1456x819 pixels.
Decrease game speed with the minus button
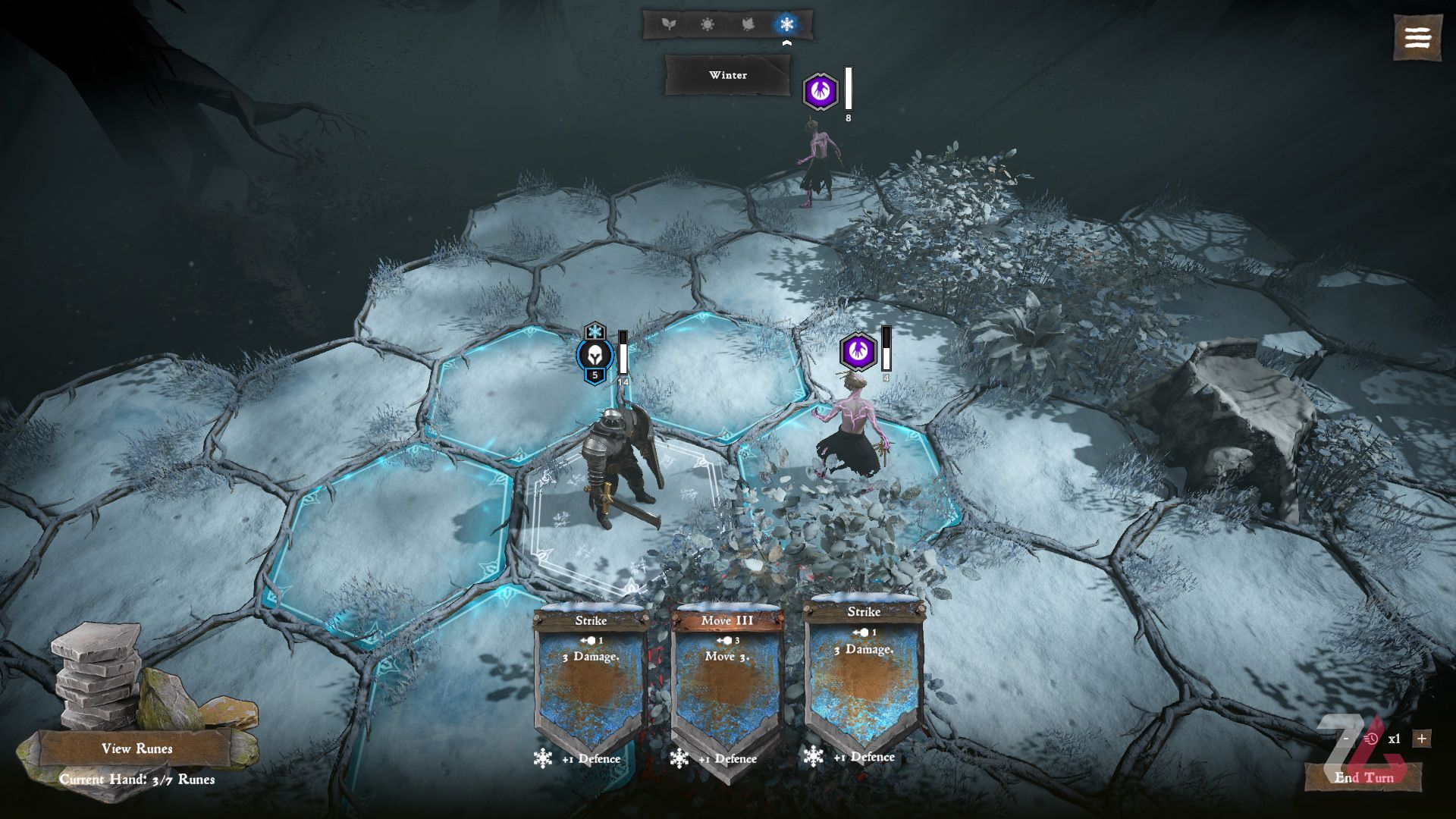pyautogui.click(x=1346, y=738)
